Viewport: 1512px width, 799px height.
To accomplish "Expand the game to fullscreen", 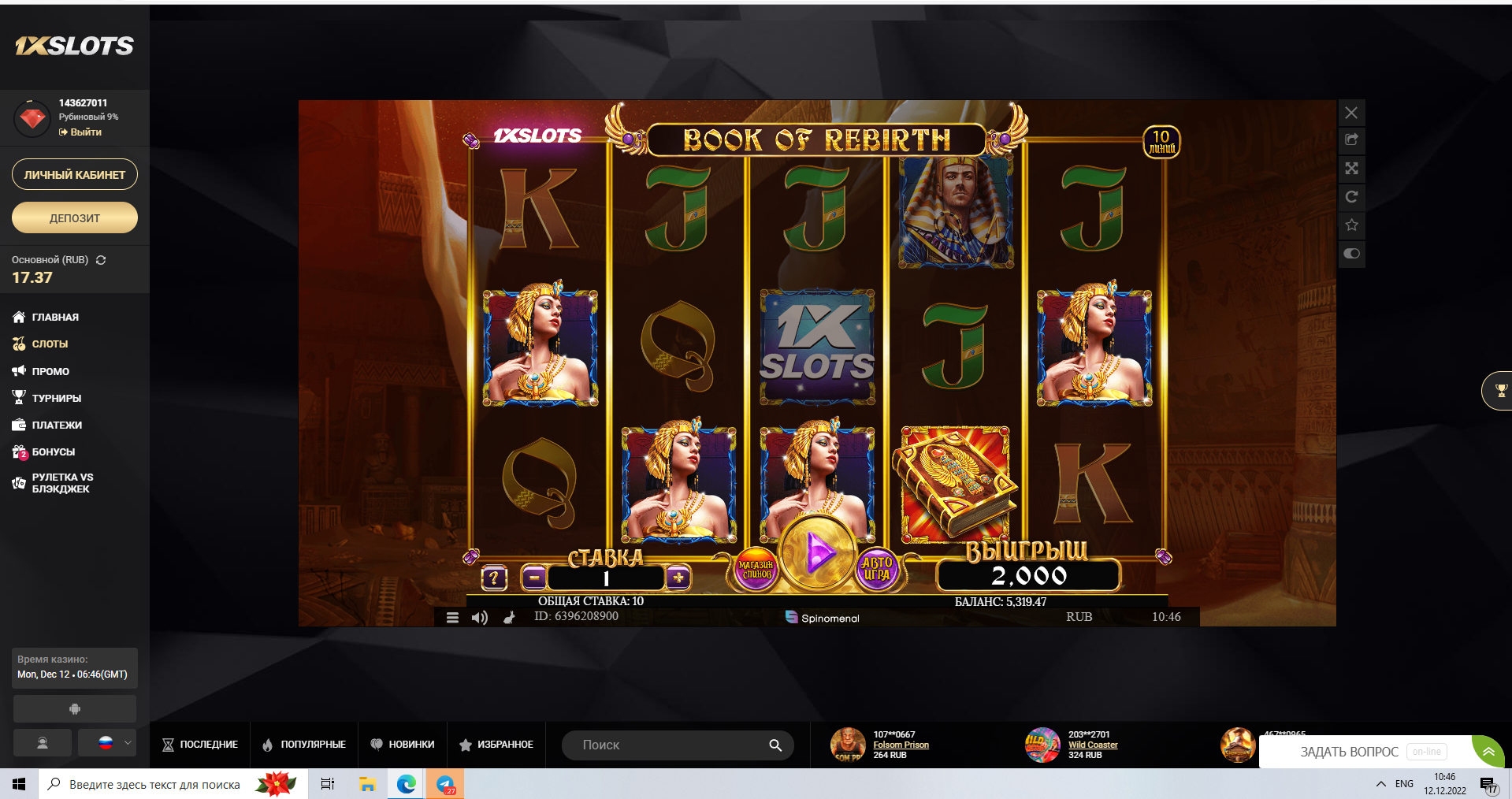I will pos(1351,169).
